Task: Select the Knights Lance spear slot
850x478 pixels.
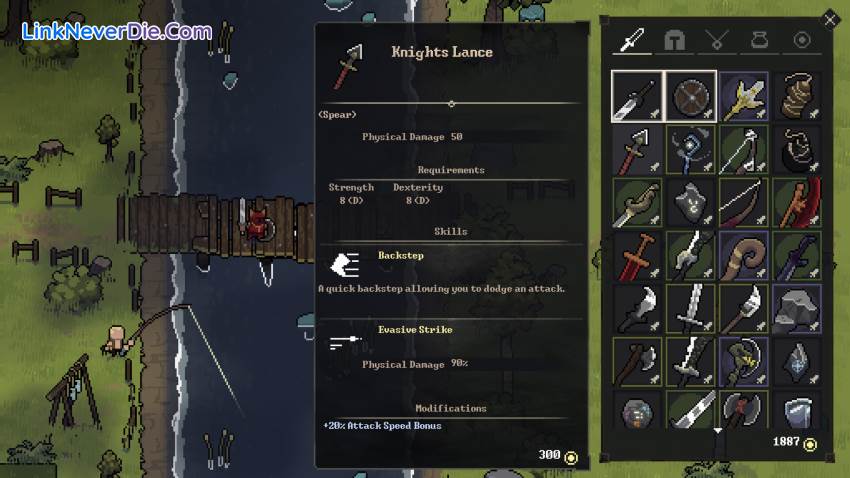Action: tap(637, 150)
